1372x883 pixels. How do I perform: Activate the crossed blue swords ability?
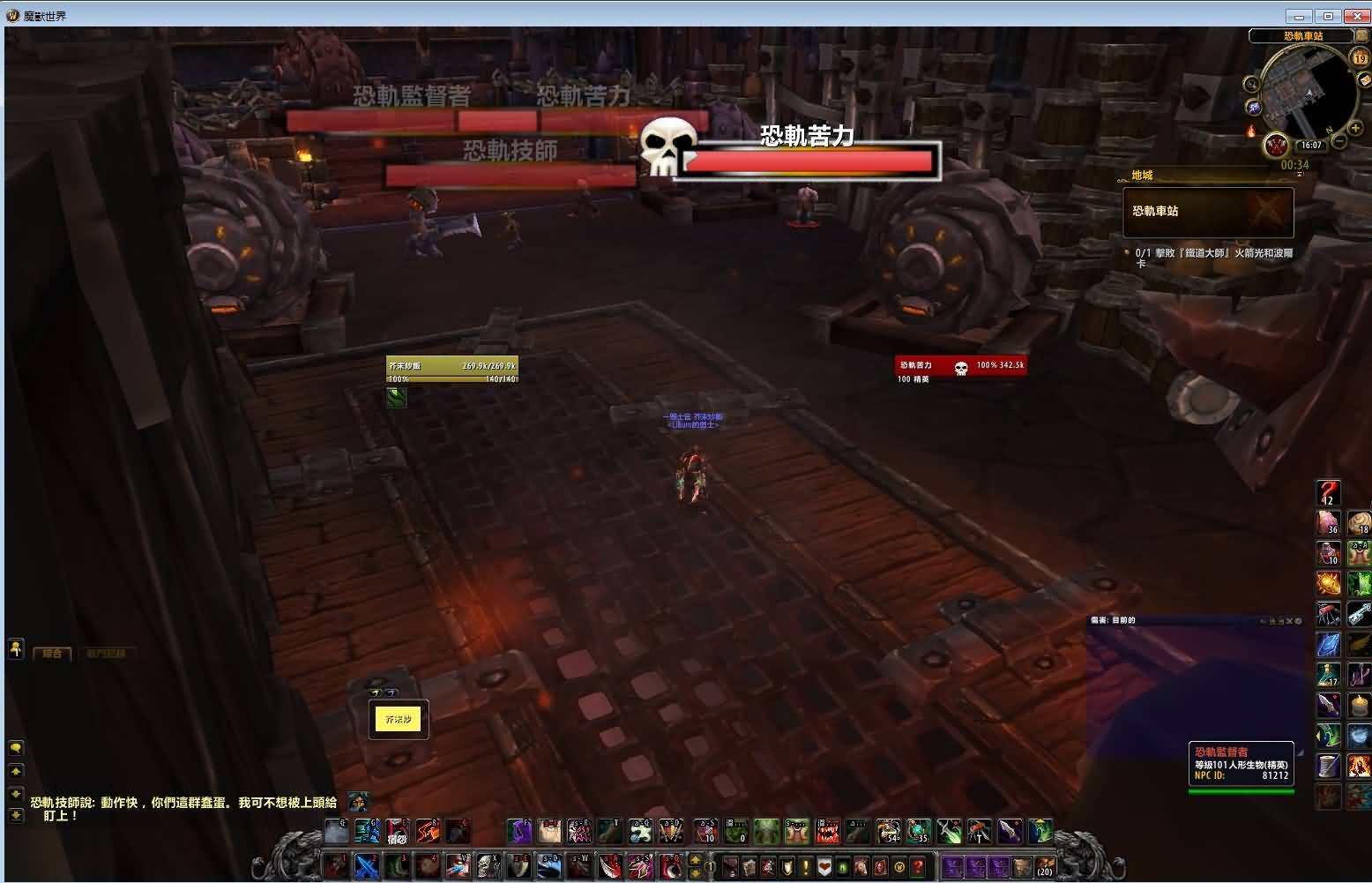coord(367,866)
